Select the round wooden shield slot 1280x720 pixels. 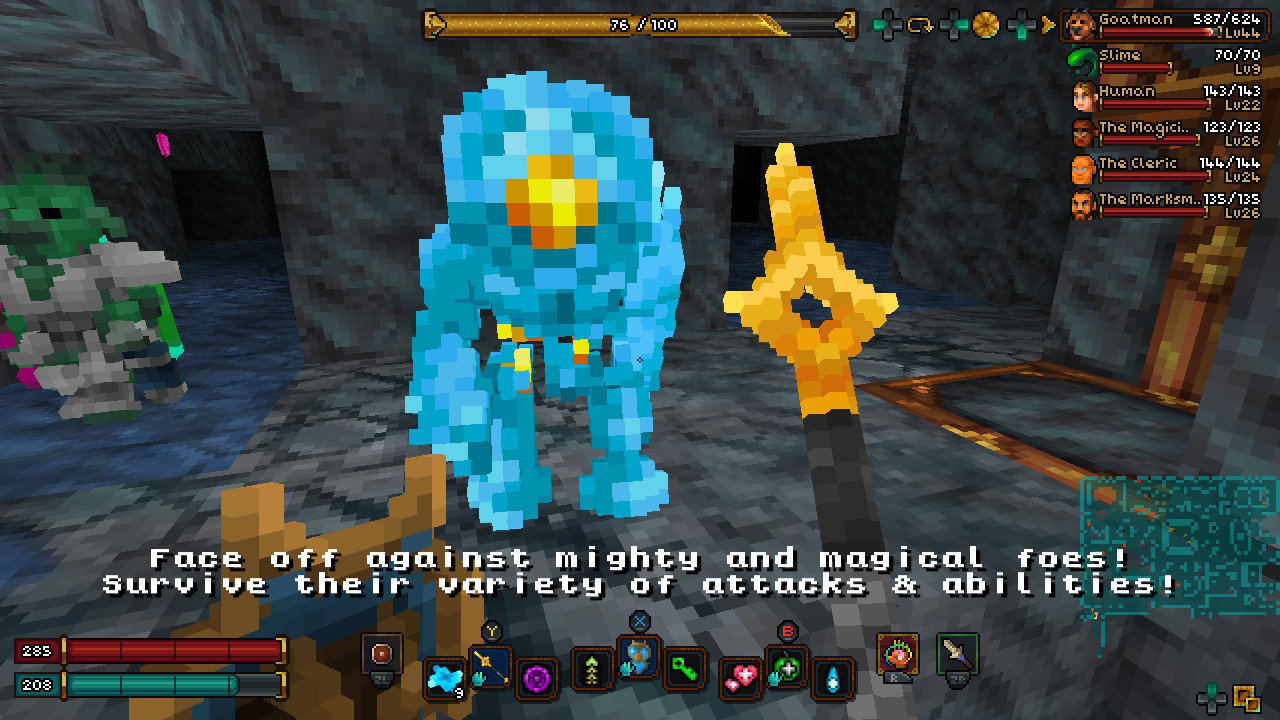click(x=382, y=655)
